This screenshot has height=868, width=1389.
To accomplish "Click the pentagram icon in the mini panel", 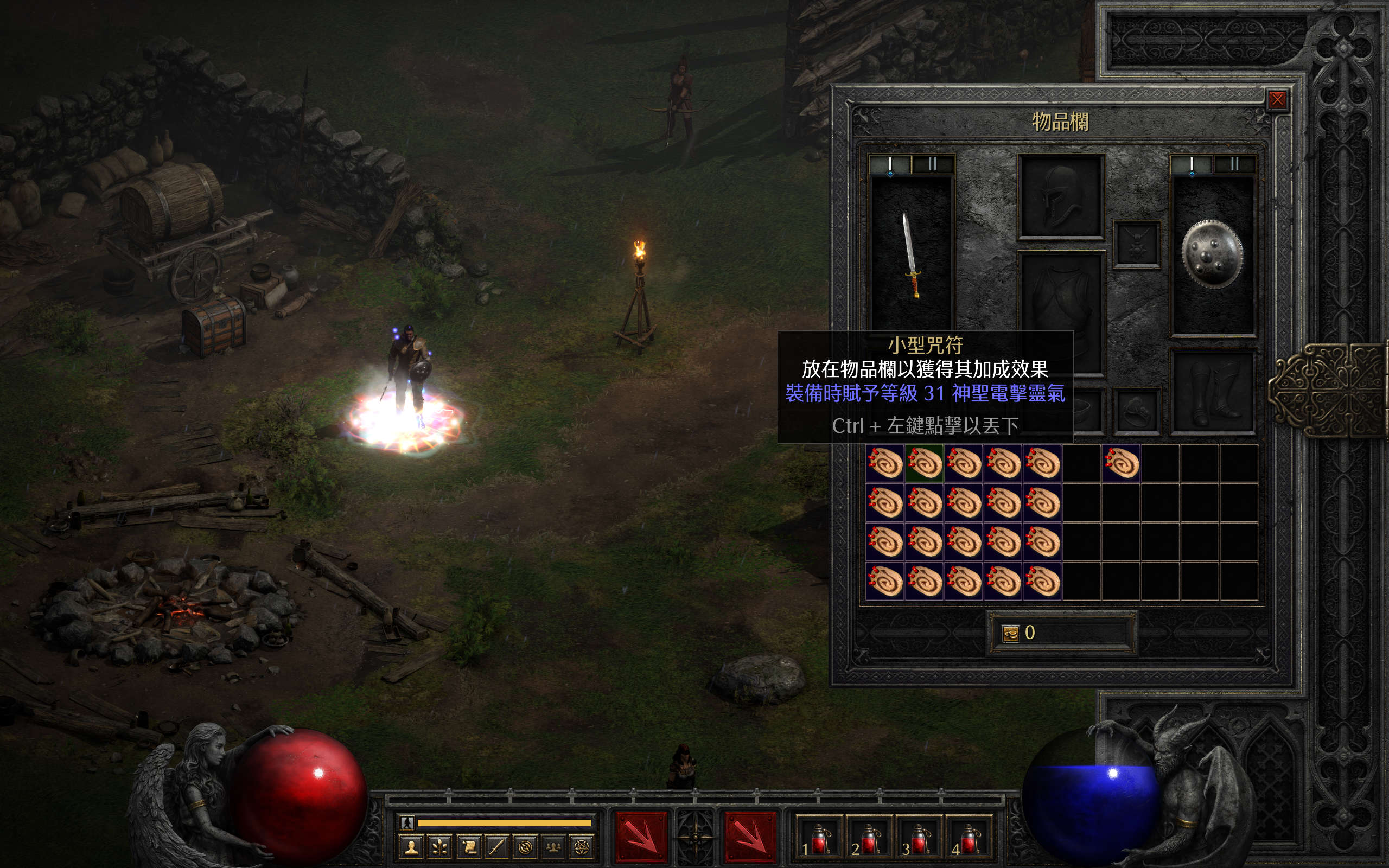I will pyautogui.click(x=582, y=847).
